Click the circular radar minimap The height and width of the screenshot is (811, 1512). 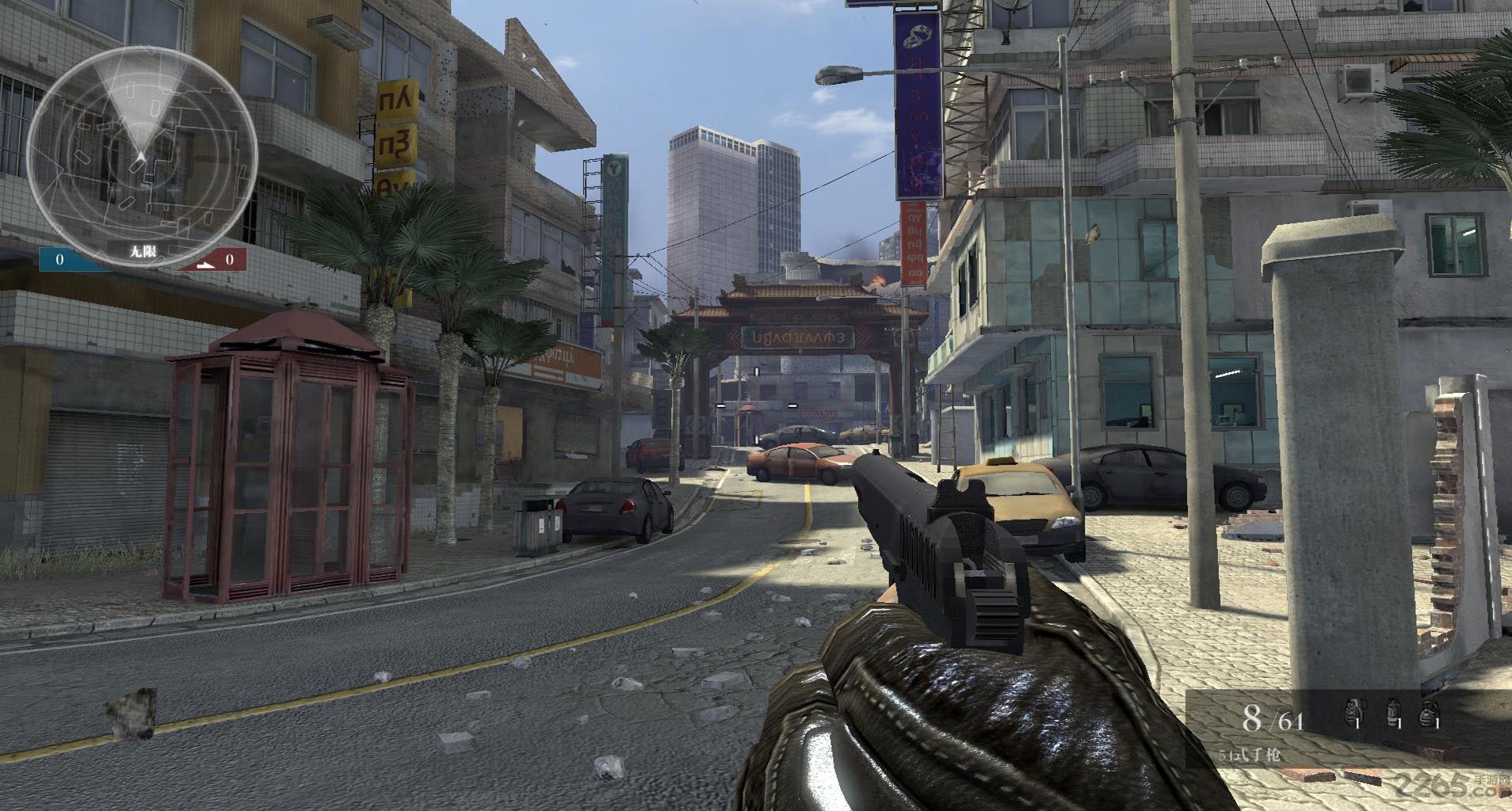pos(142,155)
